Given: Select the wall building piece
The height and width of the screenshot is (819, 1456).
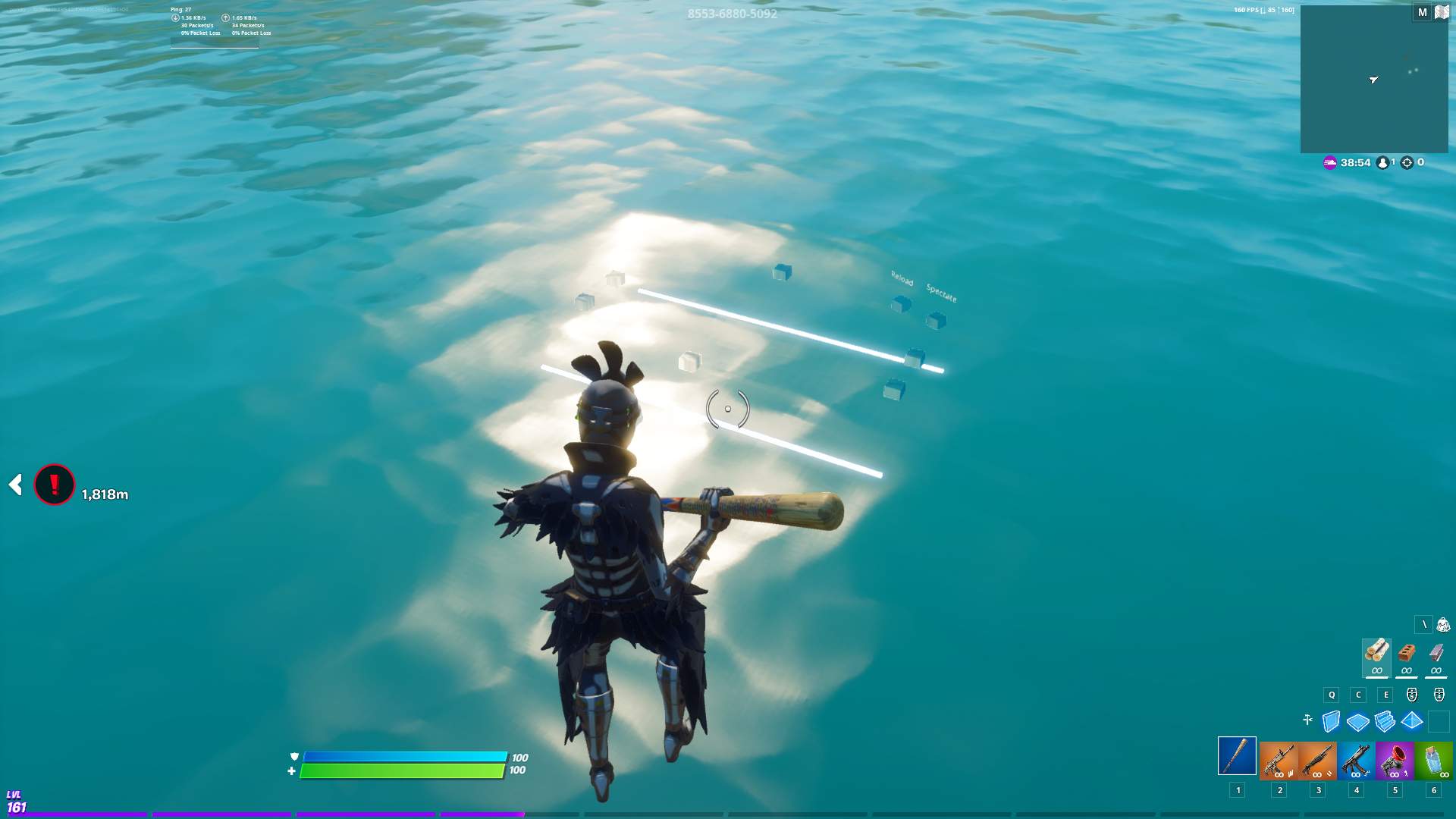Looking at the screenshot, I should tap(1329, 722).
